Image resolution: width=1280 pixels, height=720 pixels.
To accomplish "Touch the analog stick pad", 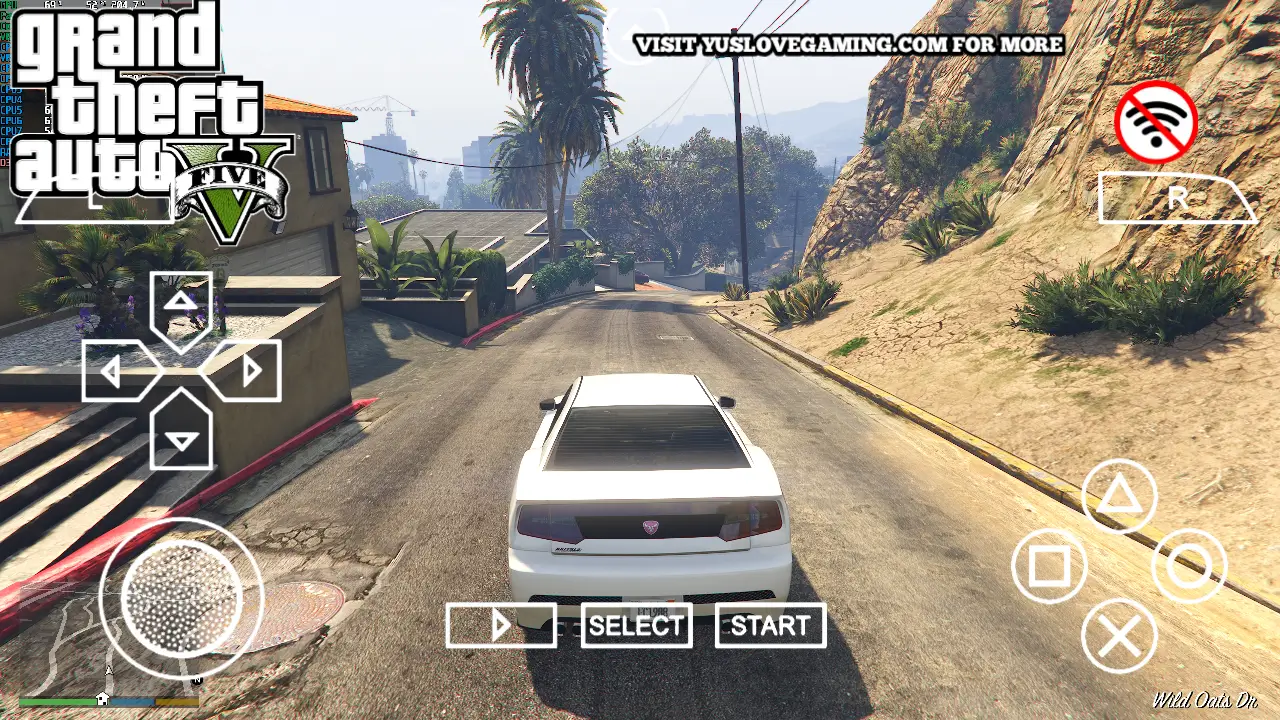I will pyautogui.click(x=181, y=600).
